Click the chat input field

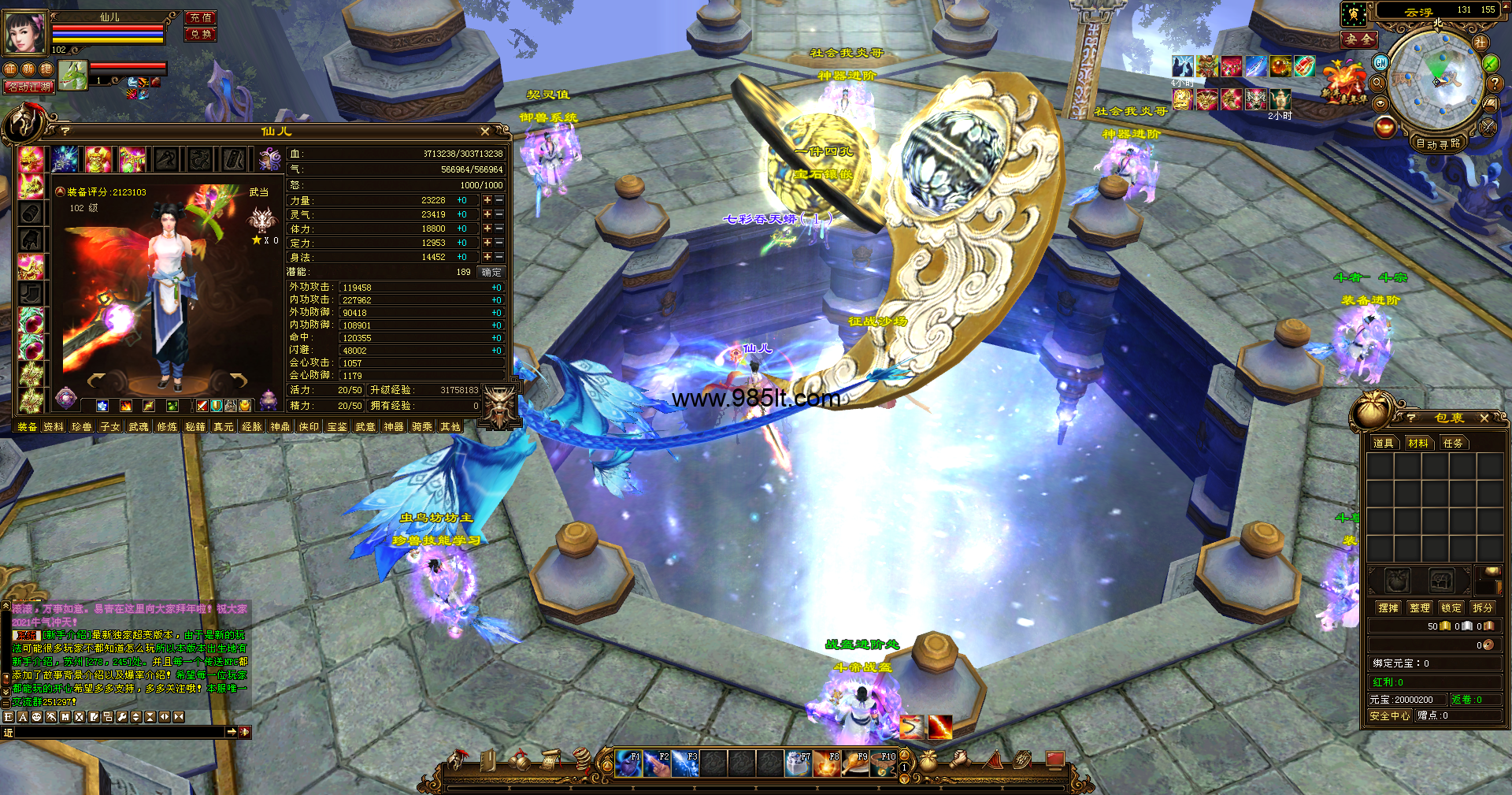pyautogui.click(x=118, y=733)
